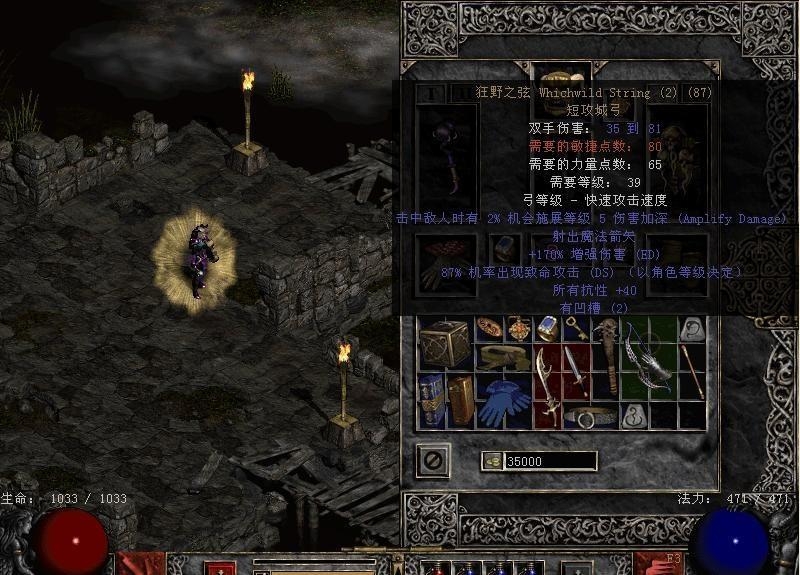Pick up the rune stone above the wand
The height and width of the screenshot is (575, 800).
tap(690, 329)
